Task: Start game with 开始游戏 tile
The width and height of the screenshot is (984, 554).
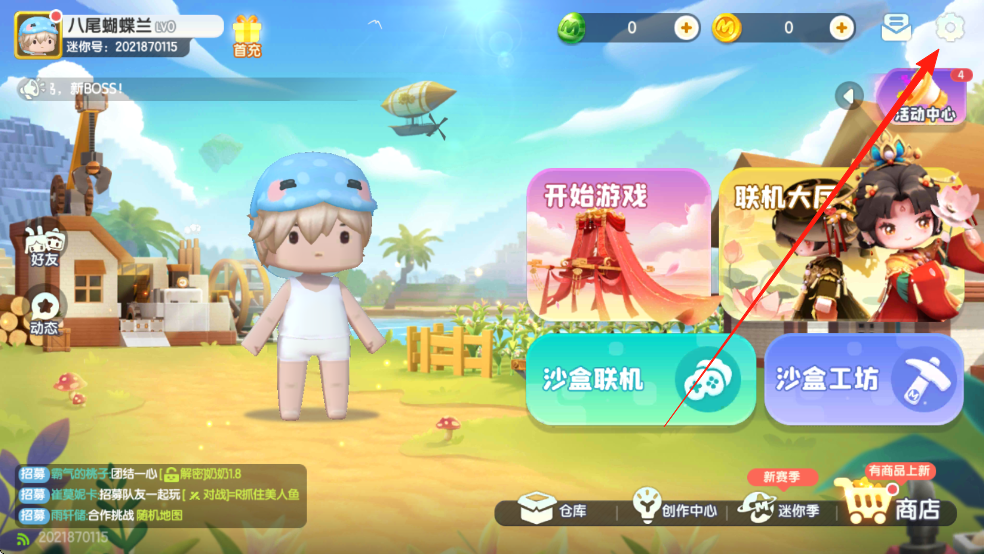Action: point(618,244)
